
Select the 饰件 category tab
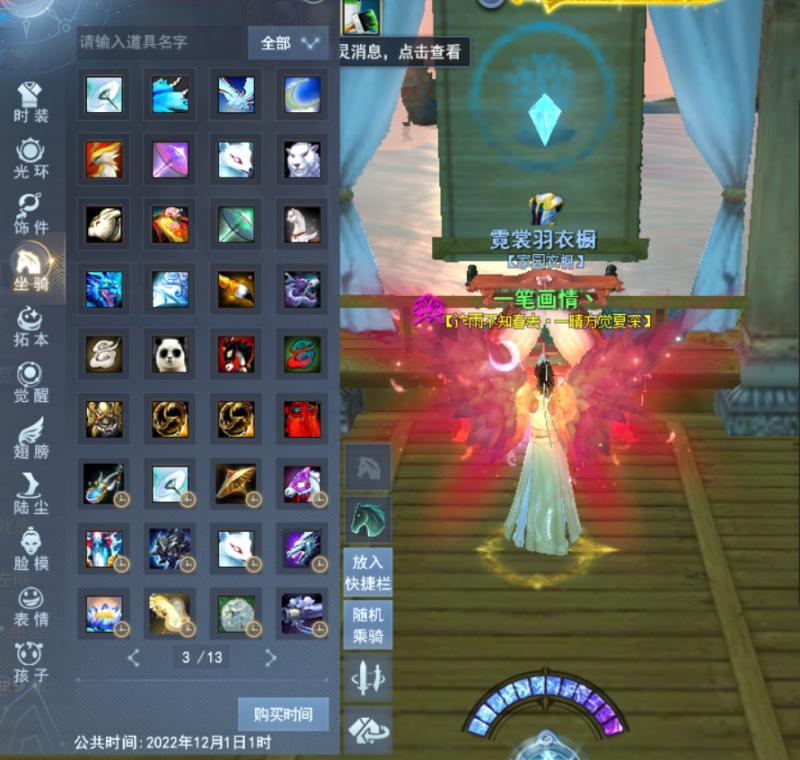click(x=31, y=214)
